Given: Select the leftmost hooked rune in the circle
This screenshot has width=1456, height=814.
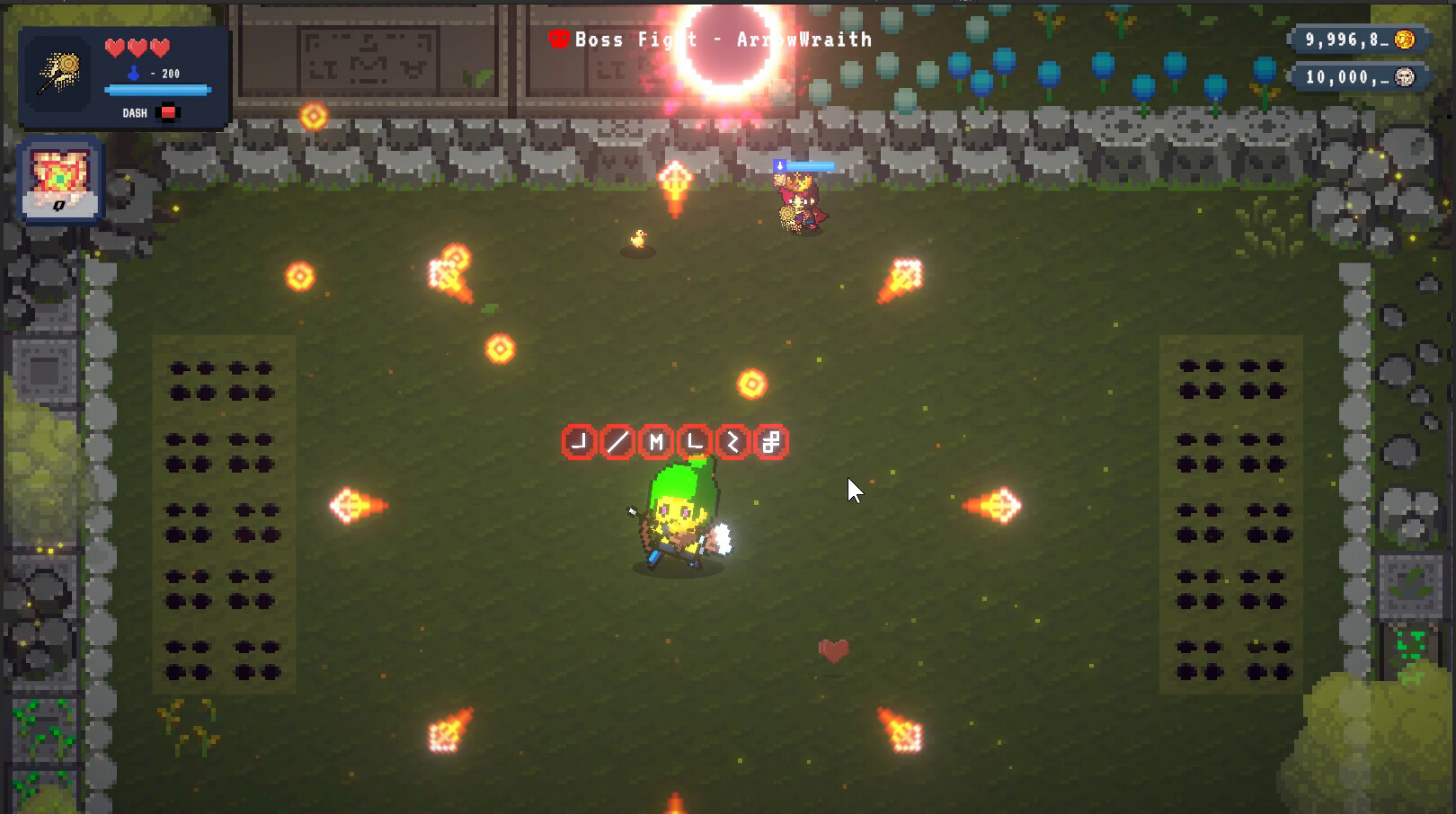Looking at the screenshot, I should [578, 439].
